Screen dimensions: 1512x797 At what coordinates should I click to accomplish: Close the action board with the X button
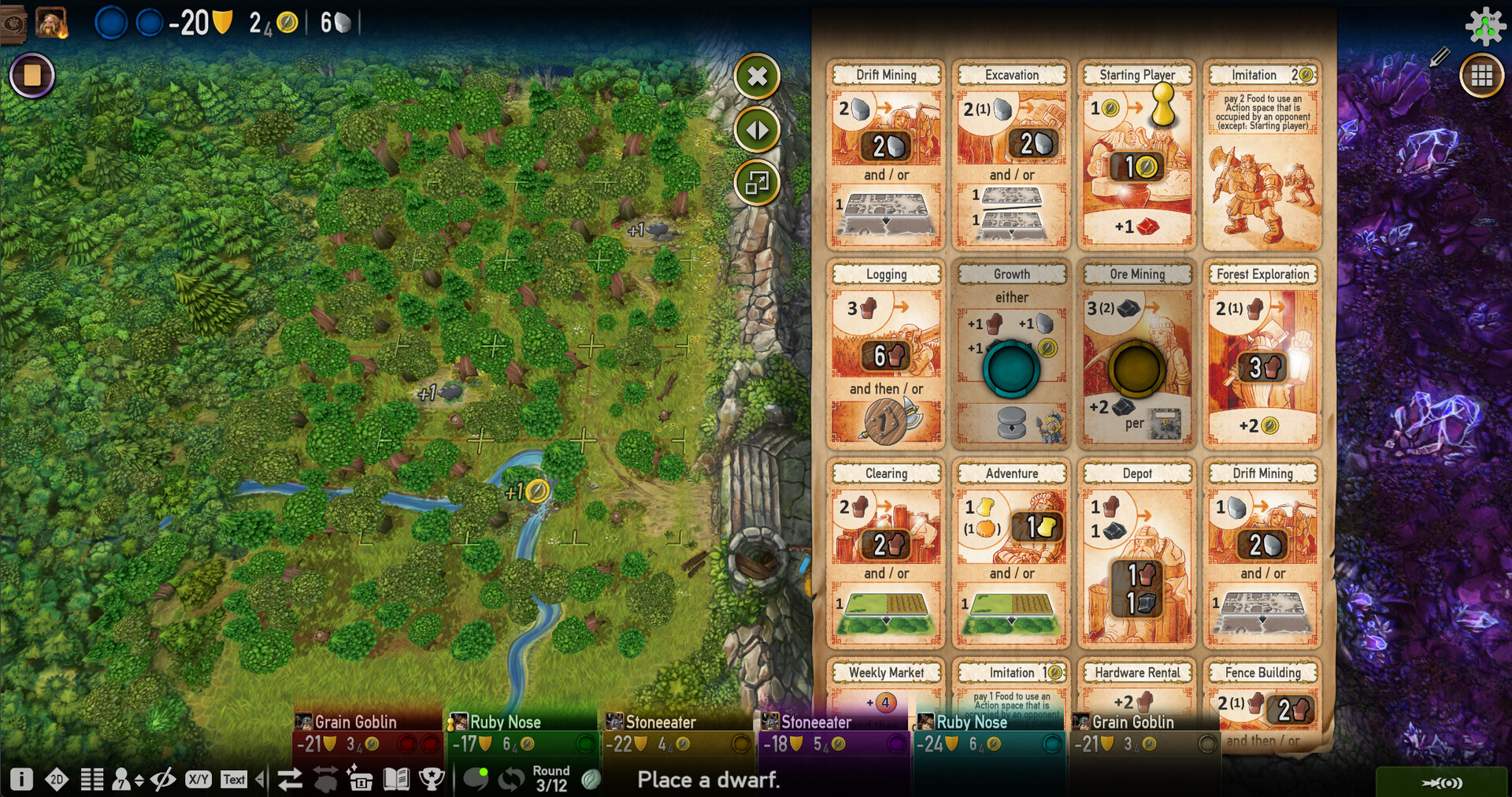[757, 76]
